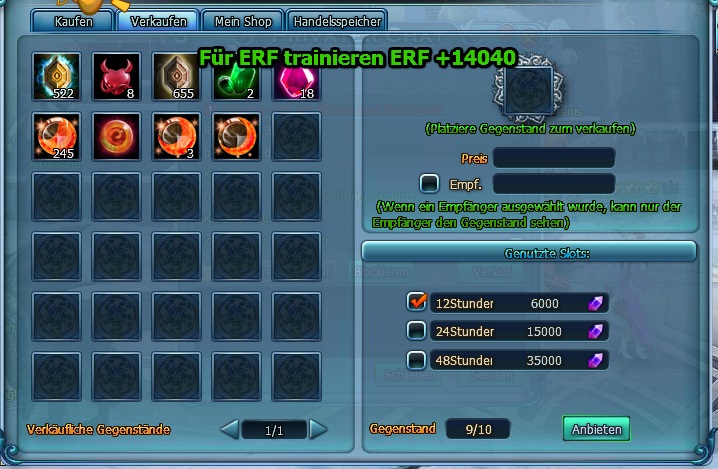Pick the red devil mask item
718x469 pixels.
pos(116,77)
